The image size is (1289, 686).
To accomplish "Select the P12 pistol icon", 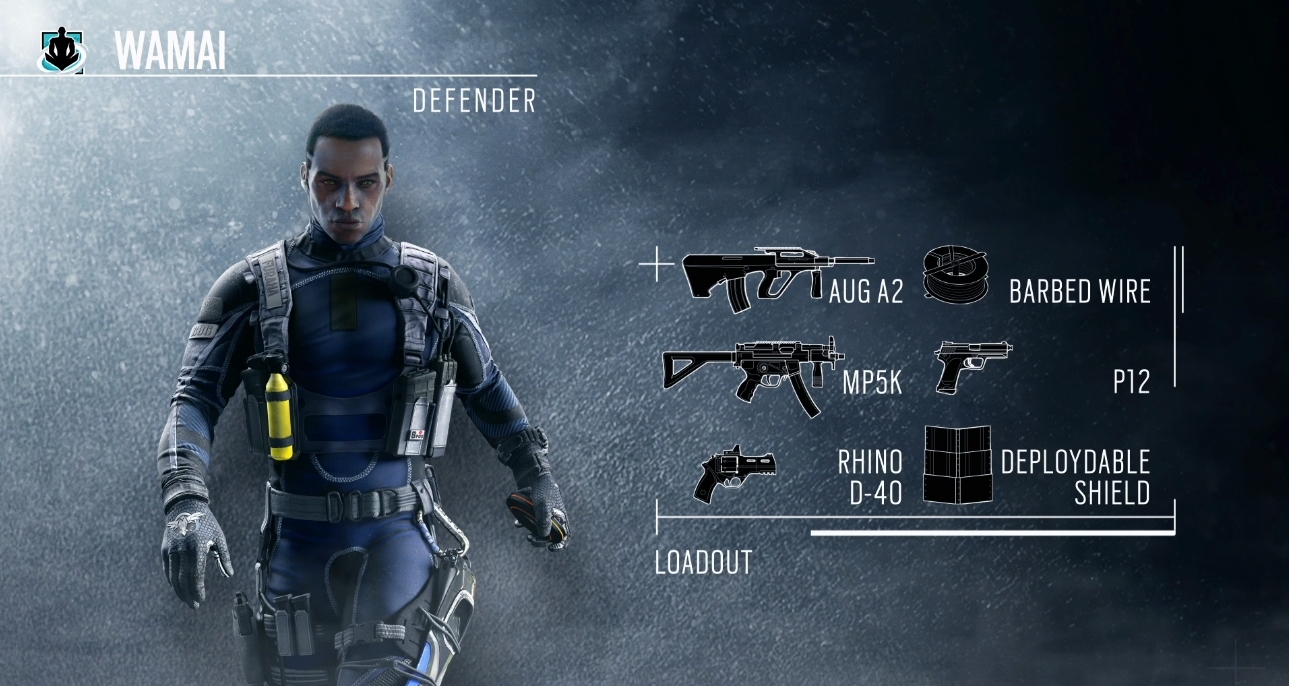I will point(972,366).
